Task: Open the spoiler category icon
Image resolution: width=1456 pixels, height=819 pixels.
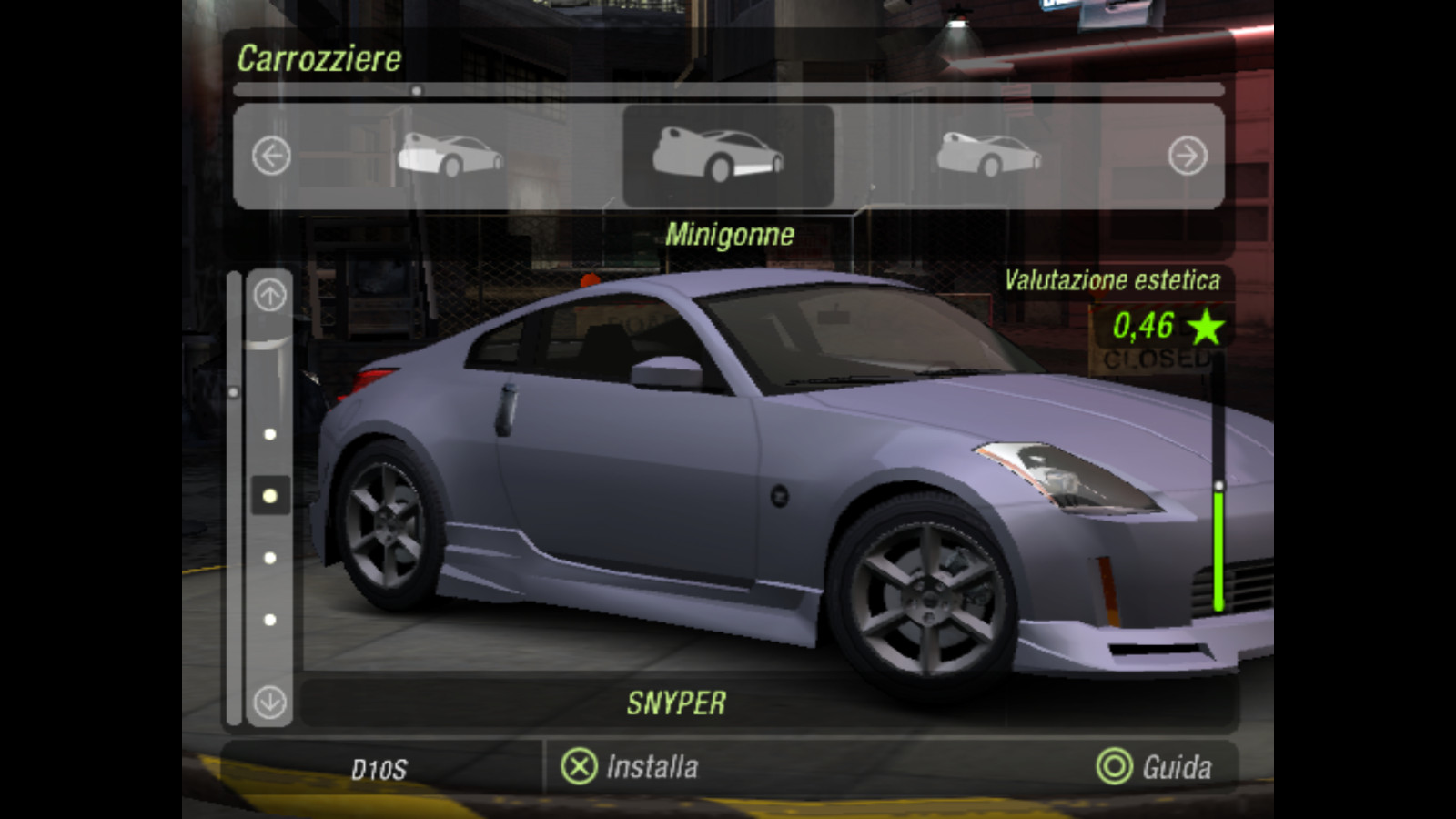Action: tap(988, 155)
